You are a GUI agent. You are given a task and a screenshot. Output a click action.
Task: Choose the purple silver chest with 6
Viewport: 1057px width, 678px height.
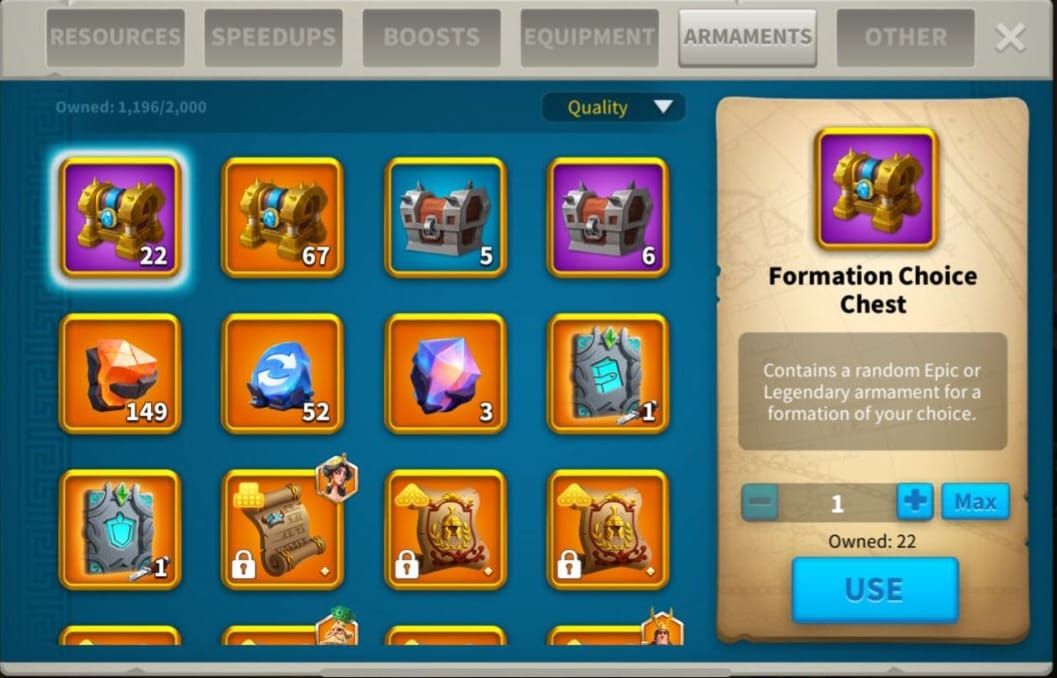(x=608, y=217)
